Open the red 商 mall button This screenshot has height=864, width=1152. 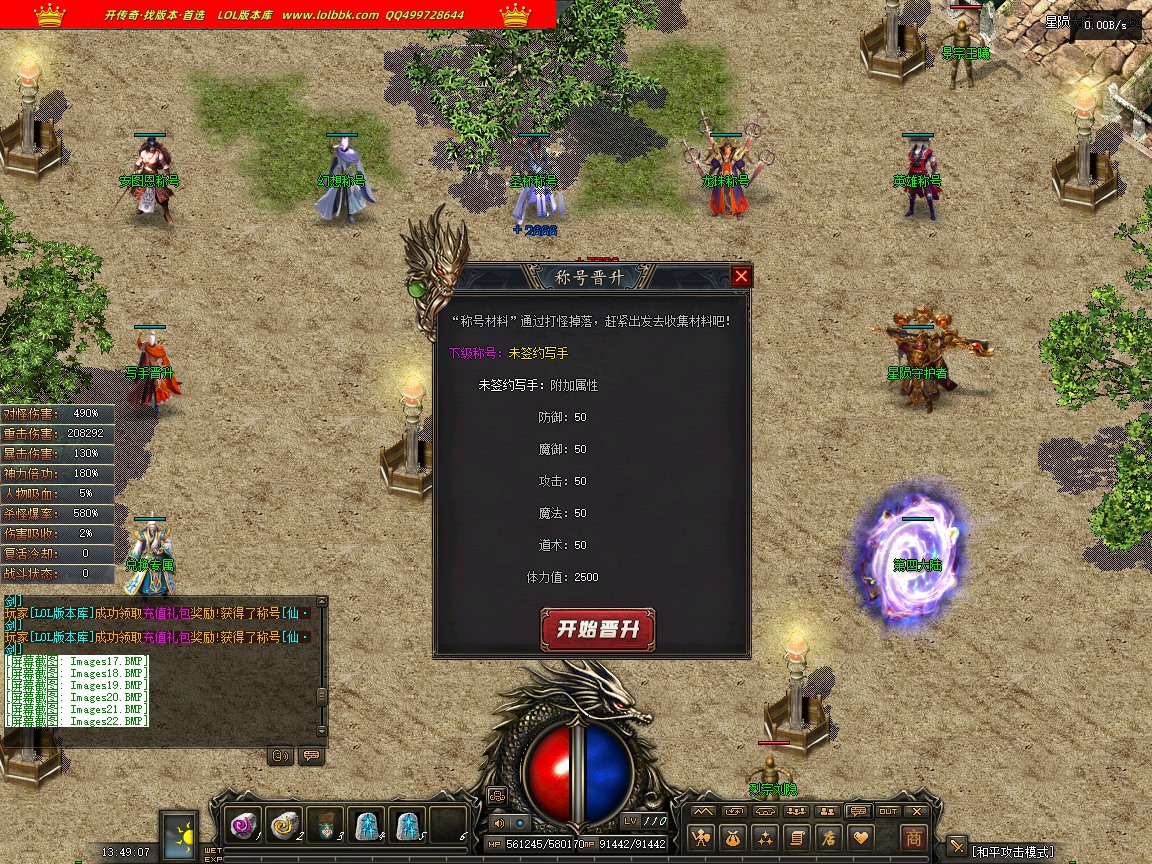tap(913, 837)
